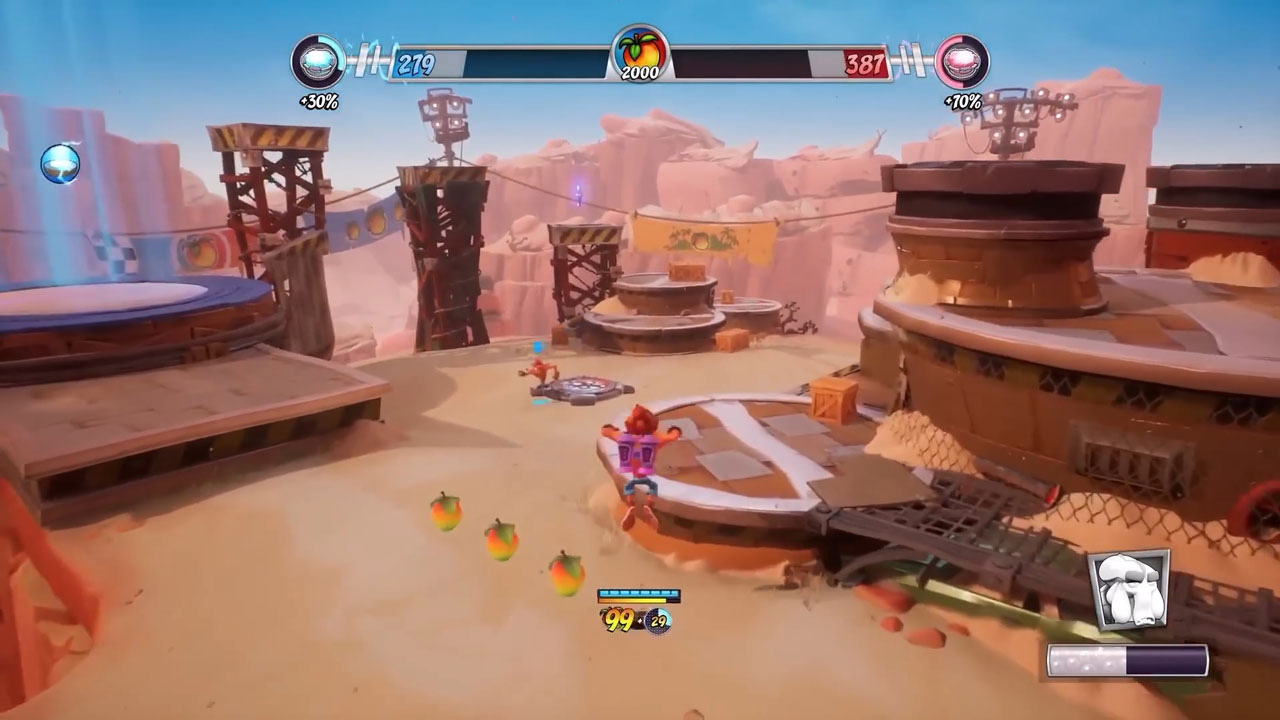Activate the white character power portrait
This screenshot has height=720, width=1280.
pyautogui.click(x=1128, y=590)
